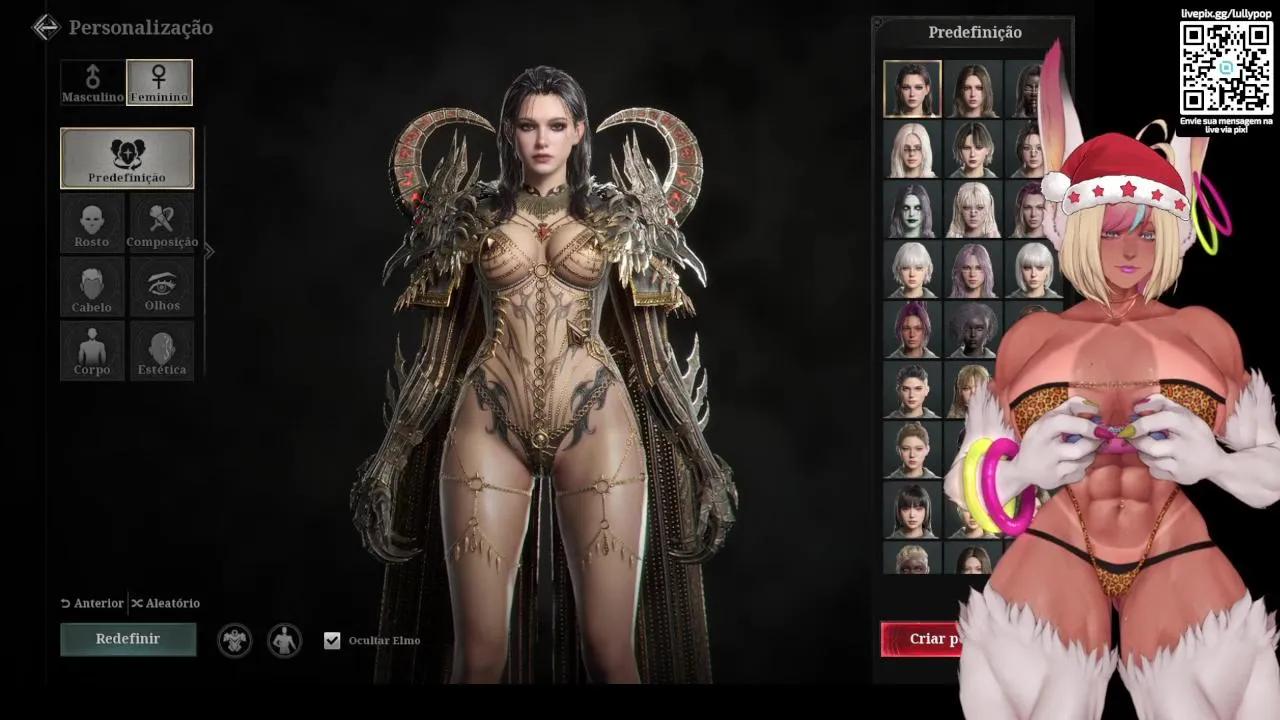Image resolution: width=1280 pixels, height=720 pixels.
Task: Uncheck the Ocultar Elmo option
Action: click(332, 640)
